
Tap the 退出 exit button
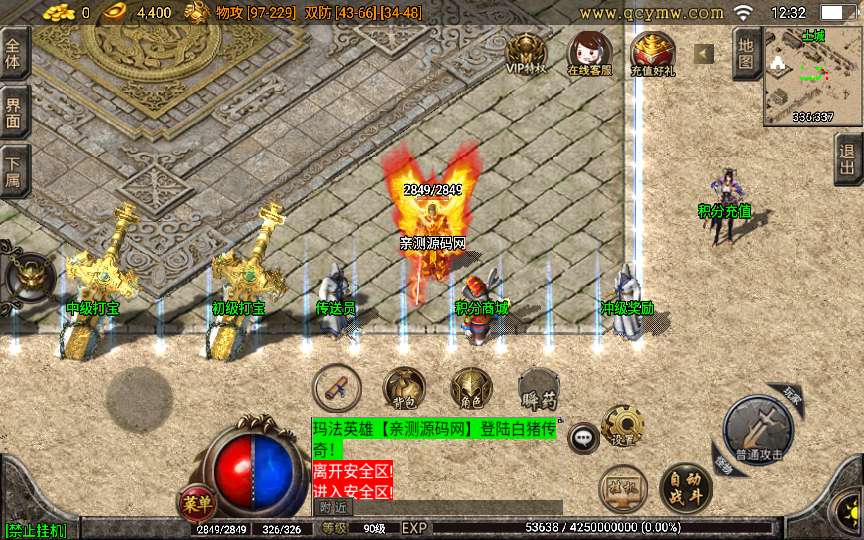pyautogui.click(x=848, y=159)
